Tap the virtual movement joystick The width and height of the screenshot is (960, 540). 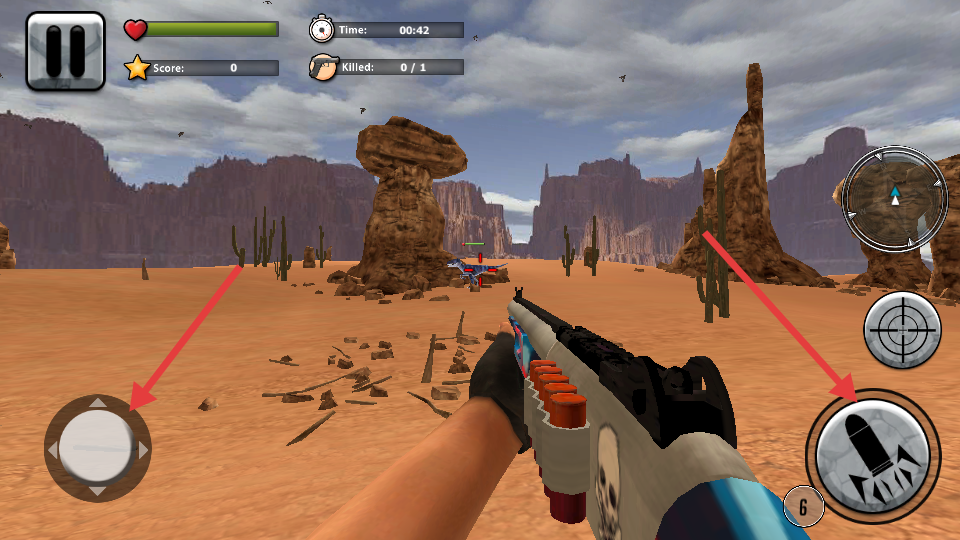tap(97, 448)
